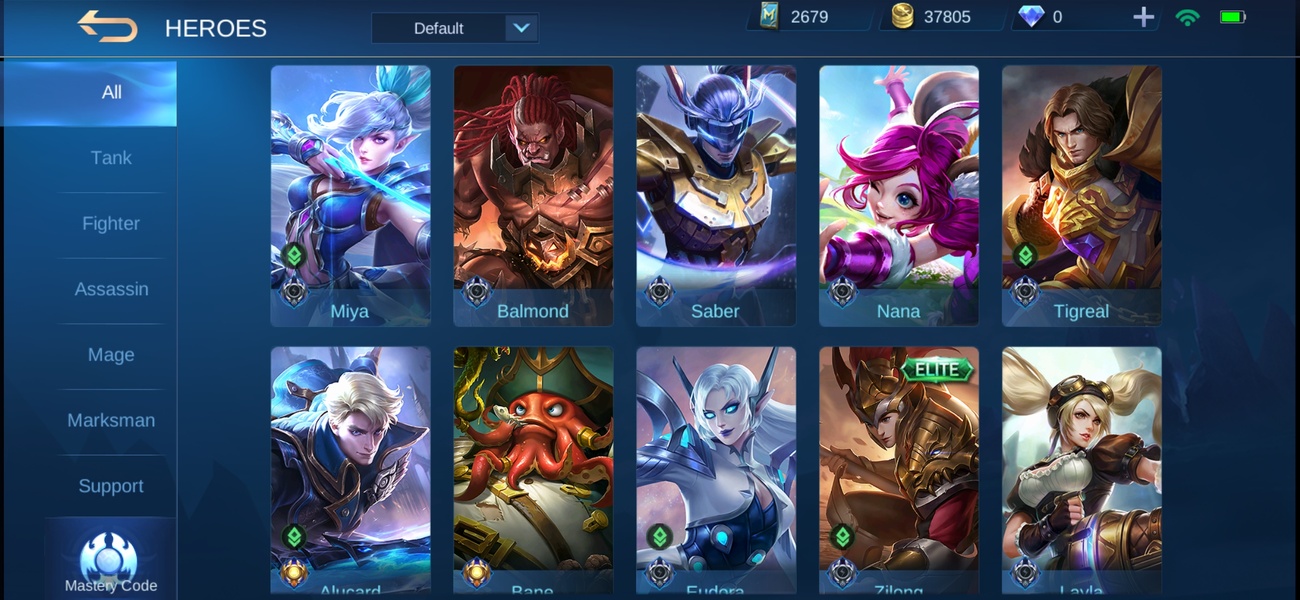
Task: Filter the list to Marksman heroes
Action: click(111, 421)
